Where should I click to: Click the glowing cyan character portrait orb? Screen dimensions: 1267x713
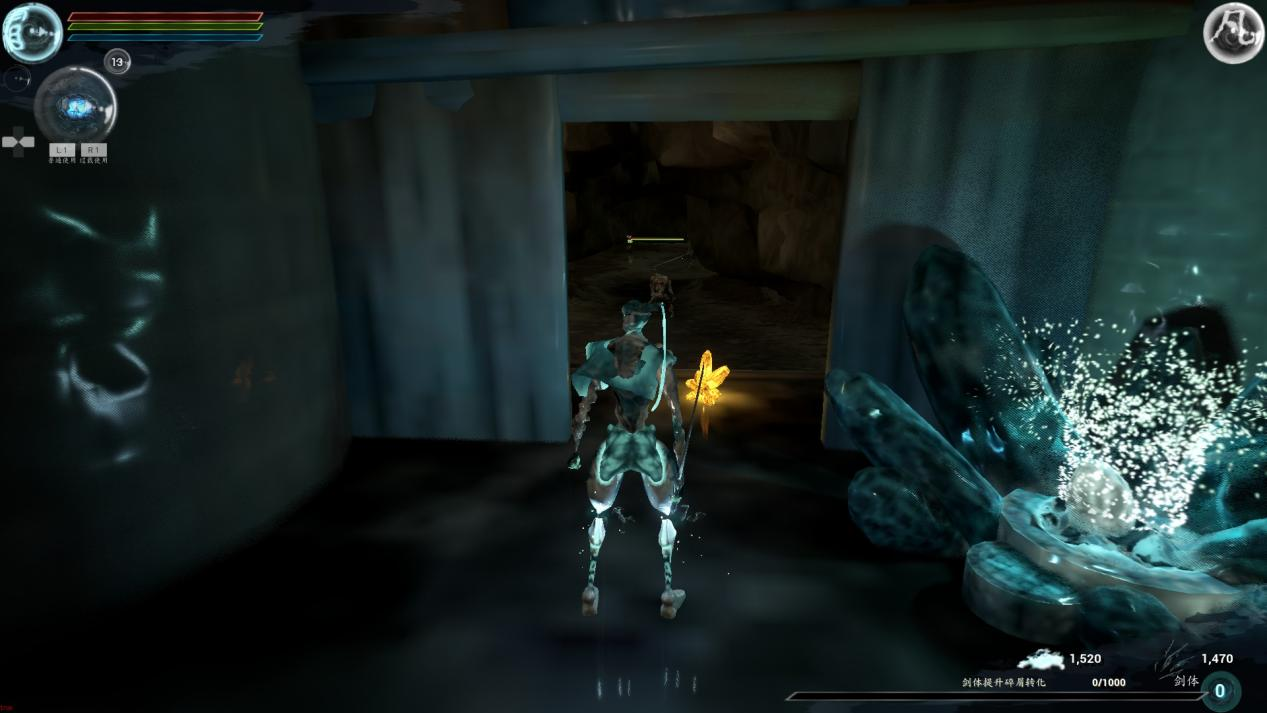click(x=32, y=33)
